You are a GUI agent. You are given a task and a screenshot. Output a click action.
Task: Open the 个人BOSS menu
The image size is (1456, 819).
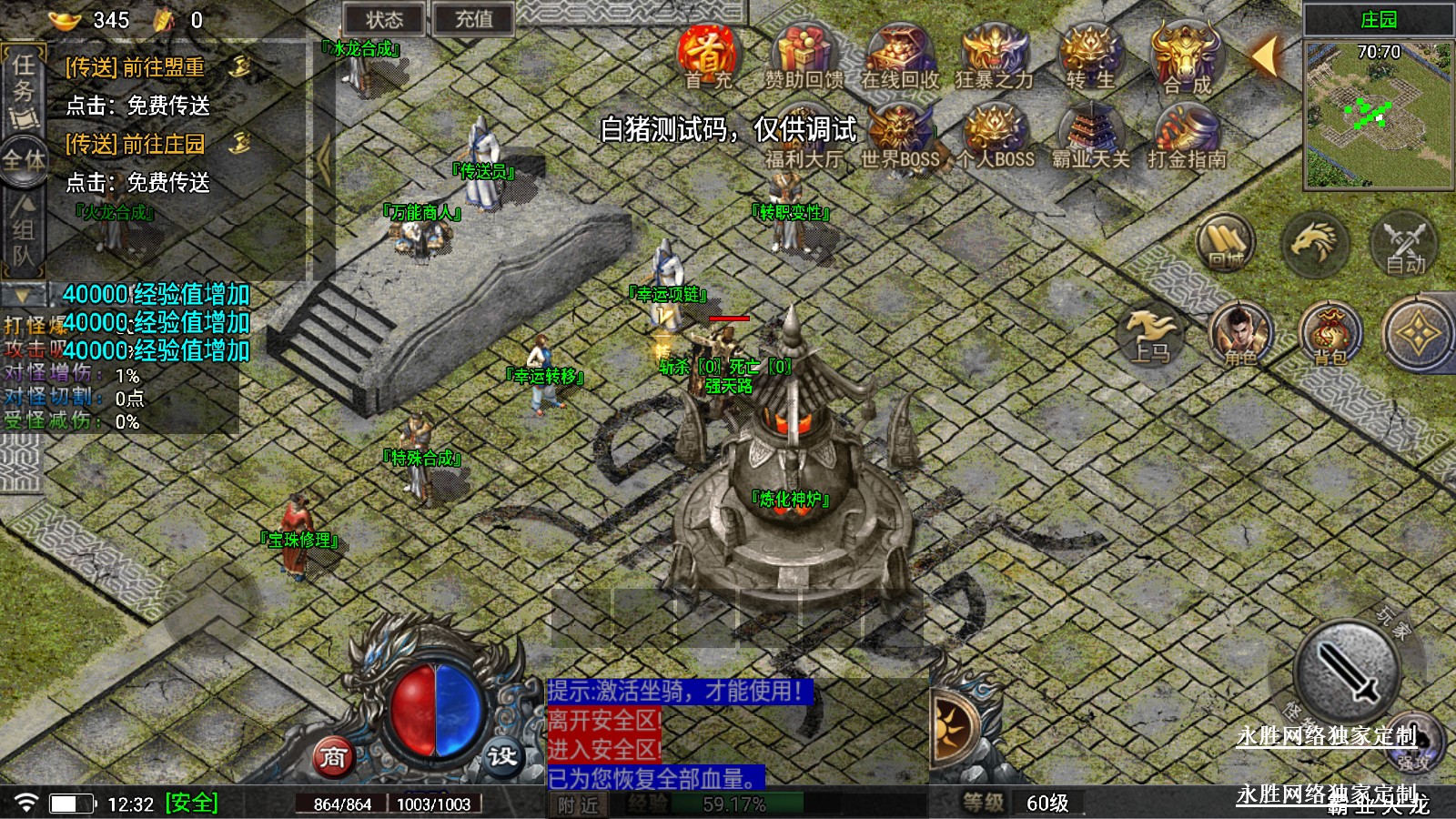tap(994, 136)
